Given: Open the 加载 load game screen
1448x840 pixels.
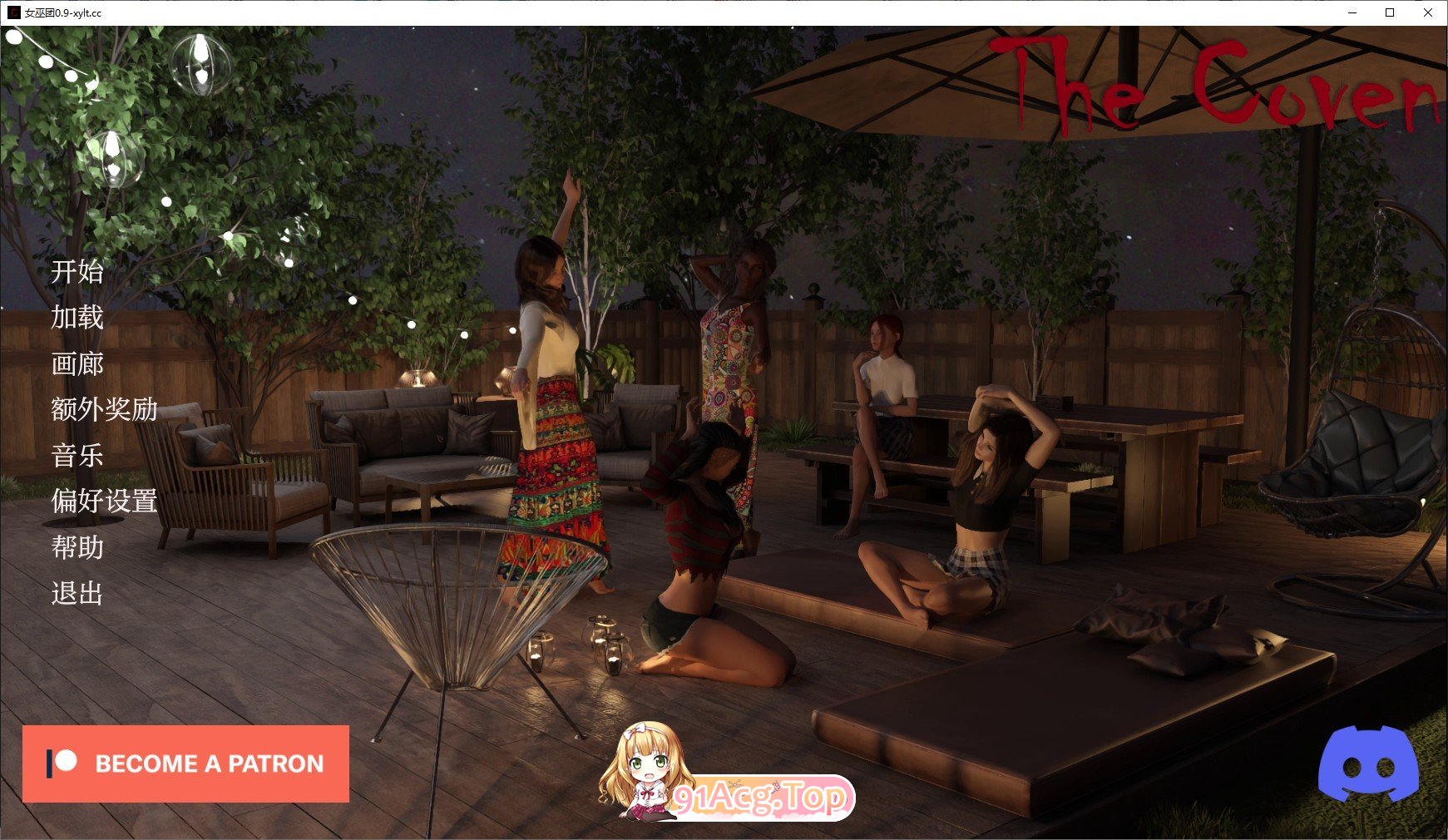Looking at the screenshot, I should [x=77, y=319].
